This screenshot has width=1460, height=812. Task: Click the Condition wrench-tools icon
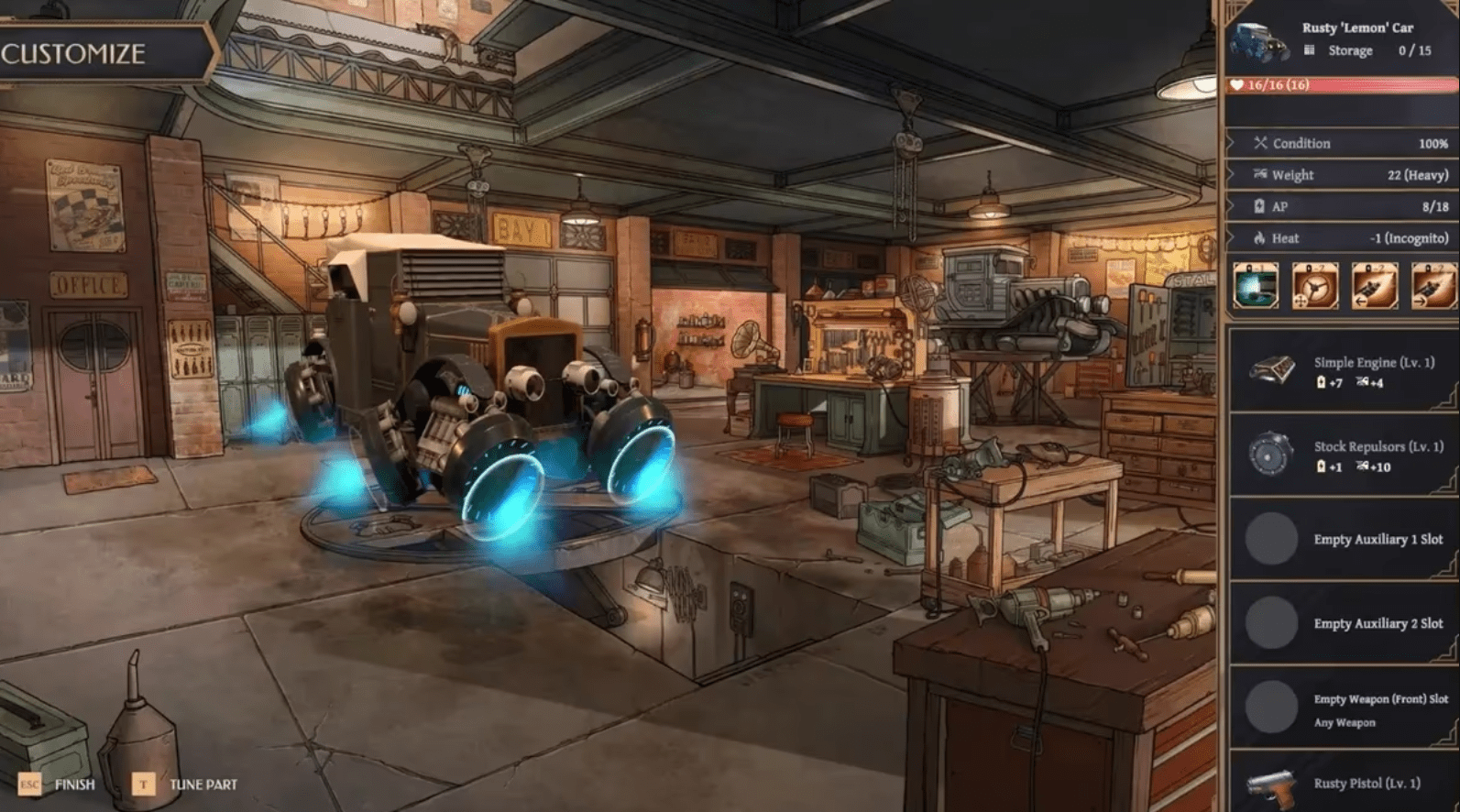tap(1261, 143)
